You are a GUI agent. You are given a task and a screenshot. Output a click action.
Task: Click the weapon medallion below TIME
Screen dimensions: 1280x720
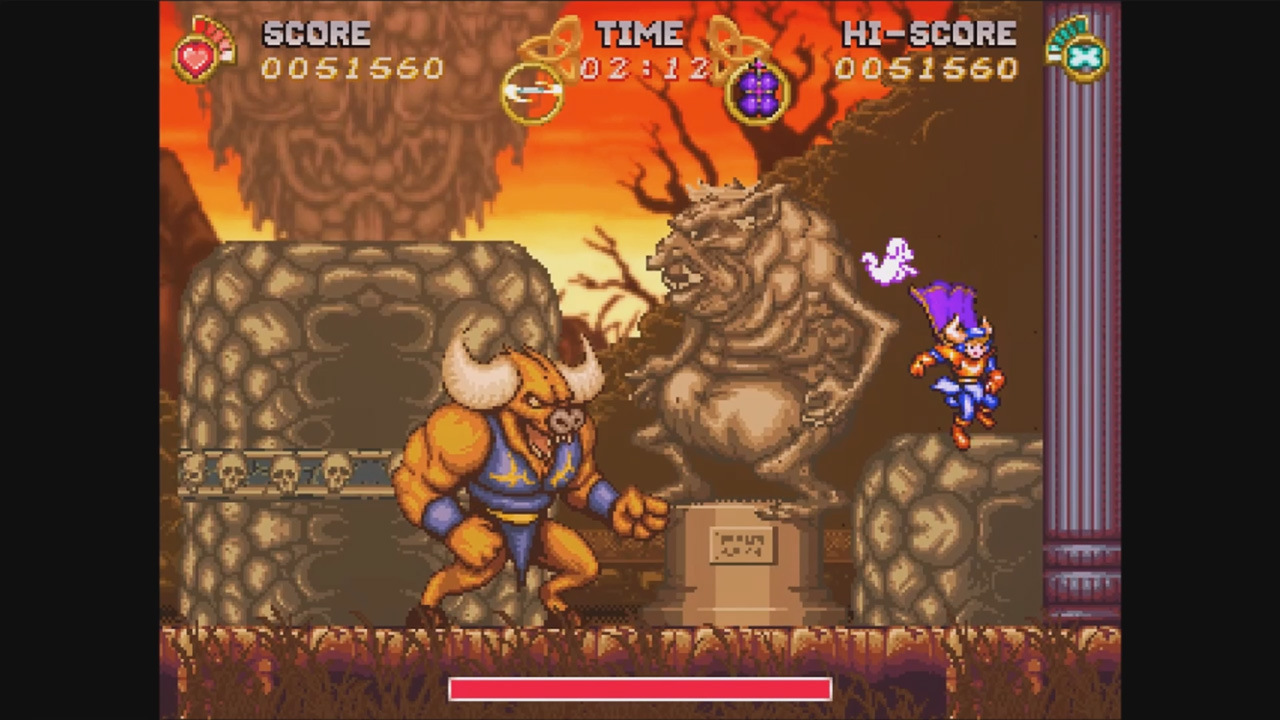(533, 92)
